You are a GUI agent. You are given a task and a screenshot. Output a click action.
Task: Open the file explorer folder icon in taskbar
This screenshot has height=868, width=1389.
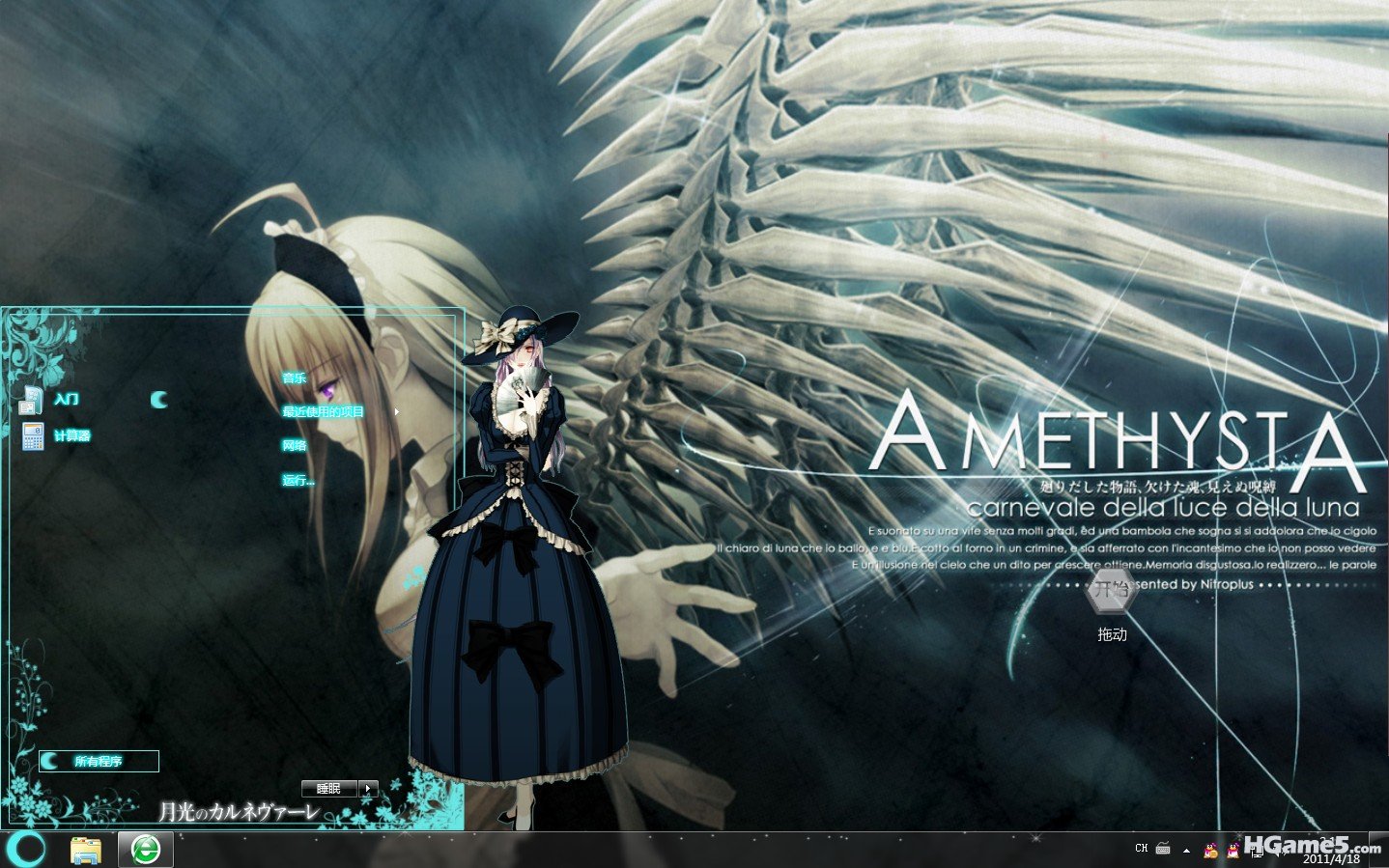[x=86, y=850]
